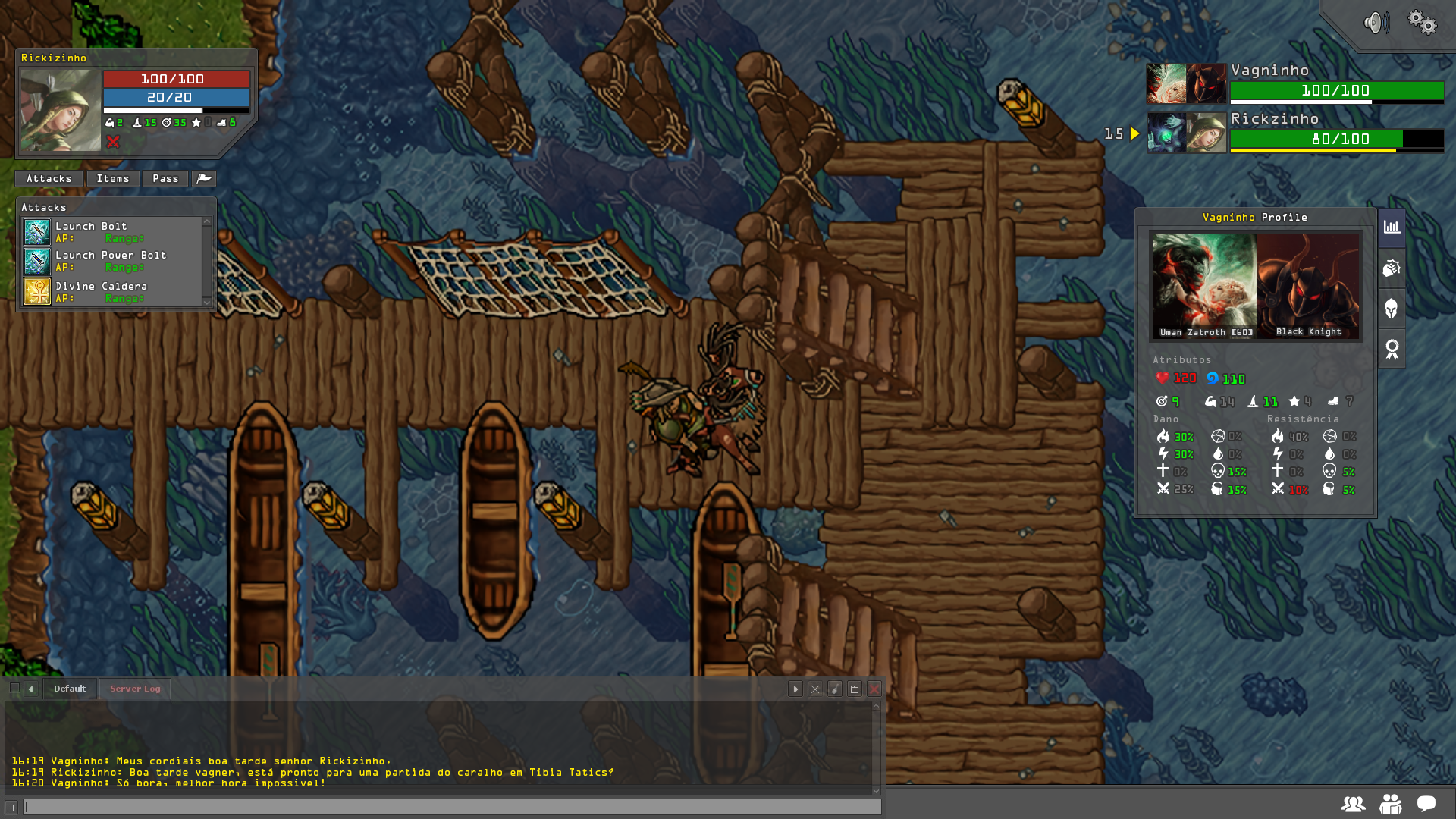Switch to the Server Log tab
The width and height of the screenshot is (1456, 819).
coord(135,689)
